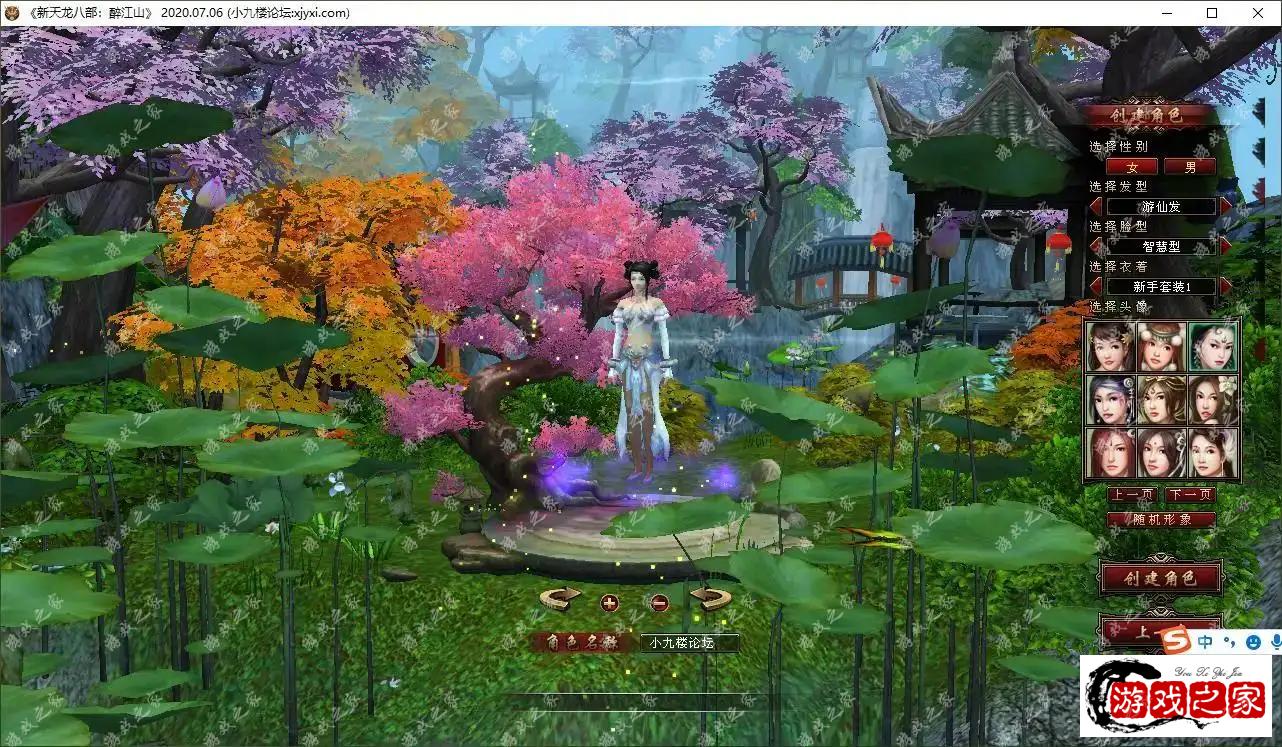1282x747 pixels.
Task: Confirm with the large 创建角色 button
Action: coord(1160,577)
